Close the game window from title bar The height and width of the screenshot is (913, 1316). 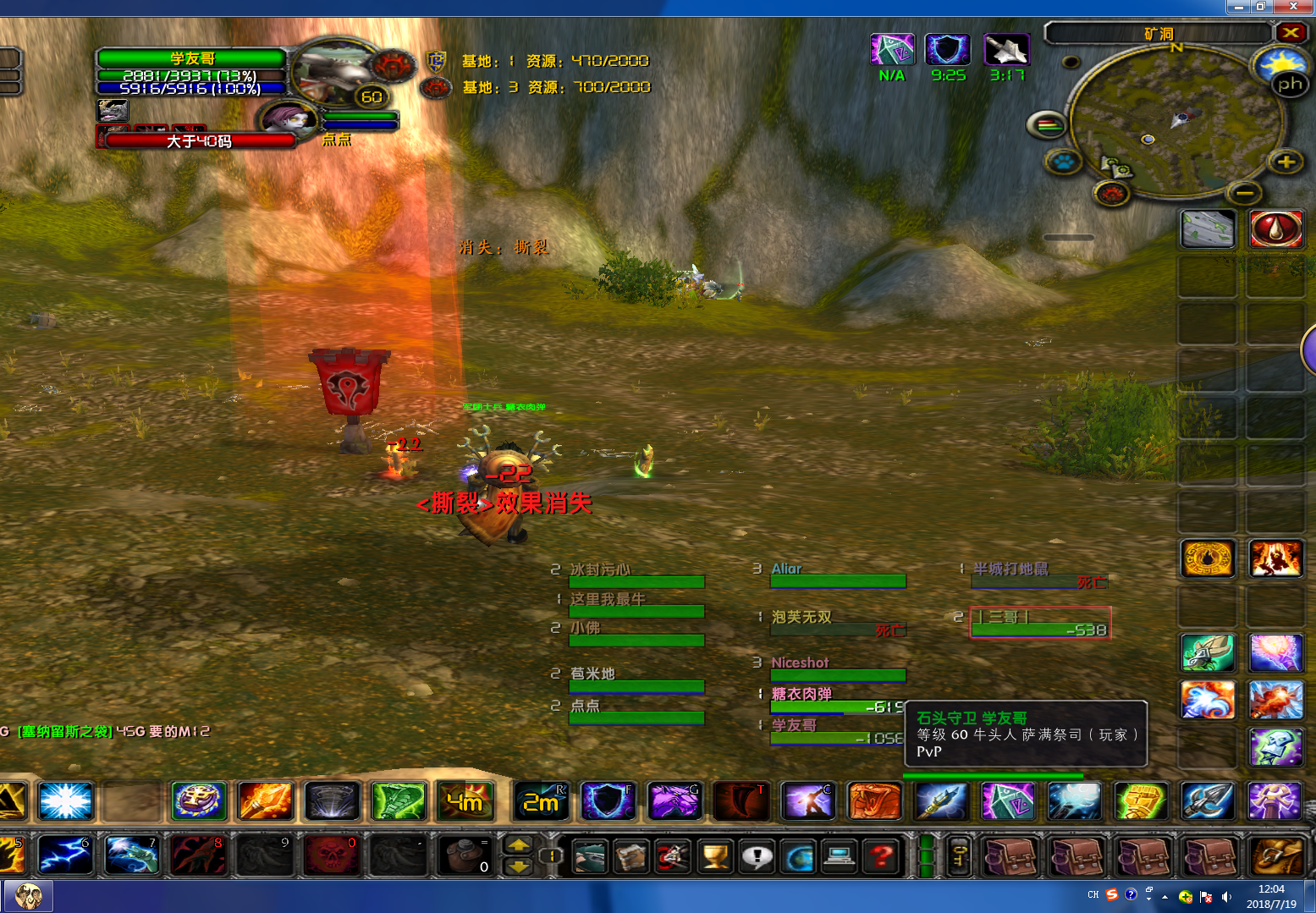[x=1293, y=7]
